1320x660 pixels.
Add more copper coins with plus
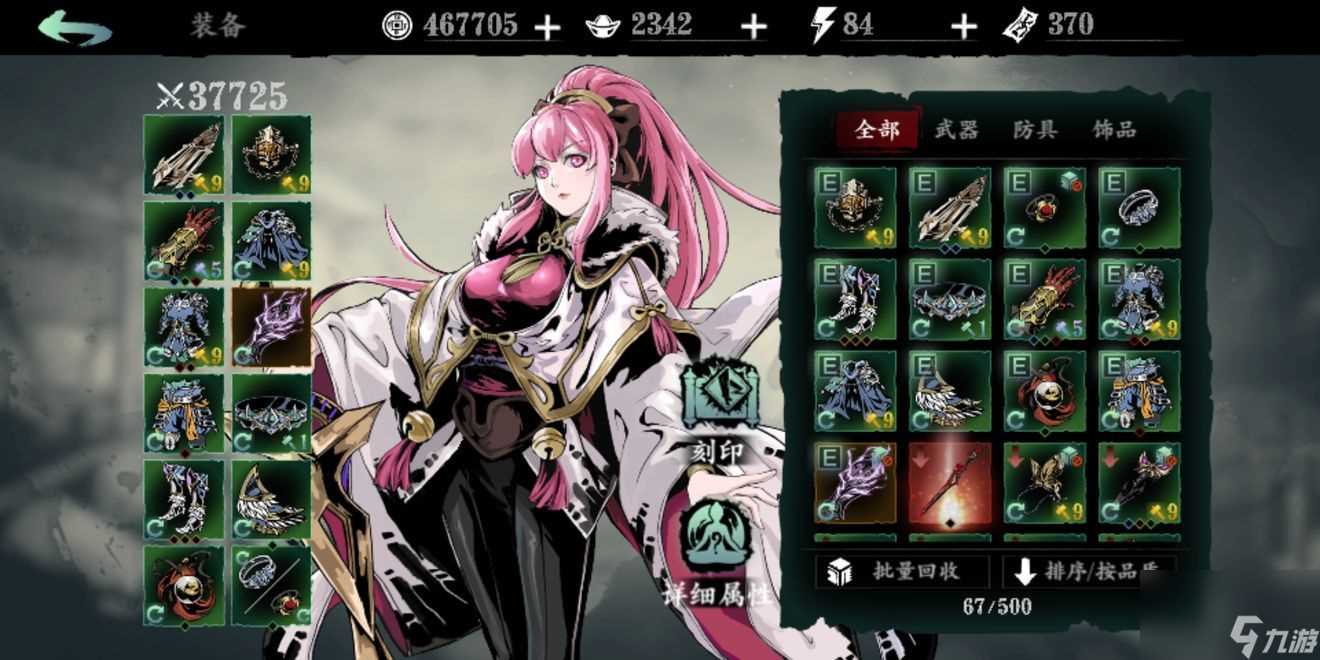(x=547, y=27)
